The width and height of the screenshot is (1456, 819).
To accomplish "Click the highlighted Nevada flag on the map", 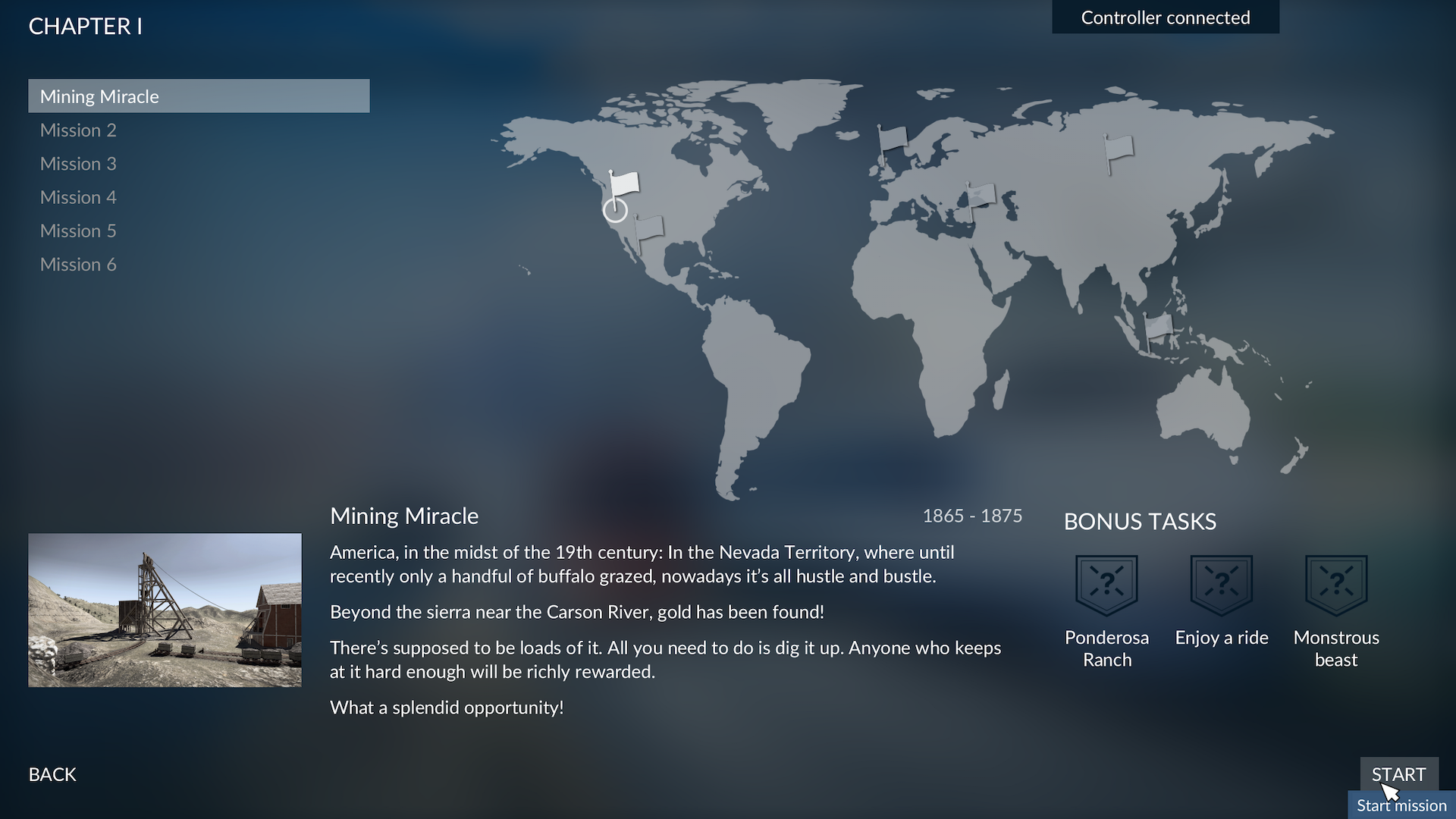I will click(623, 186).
